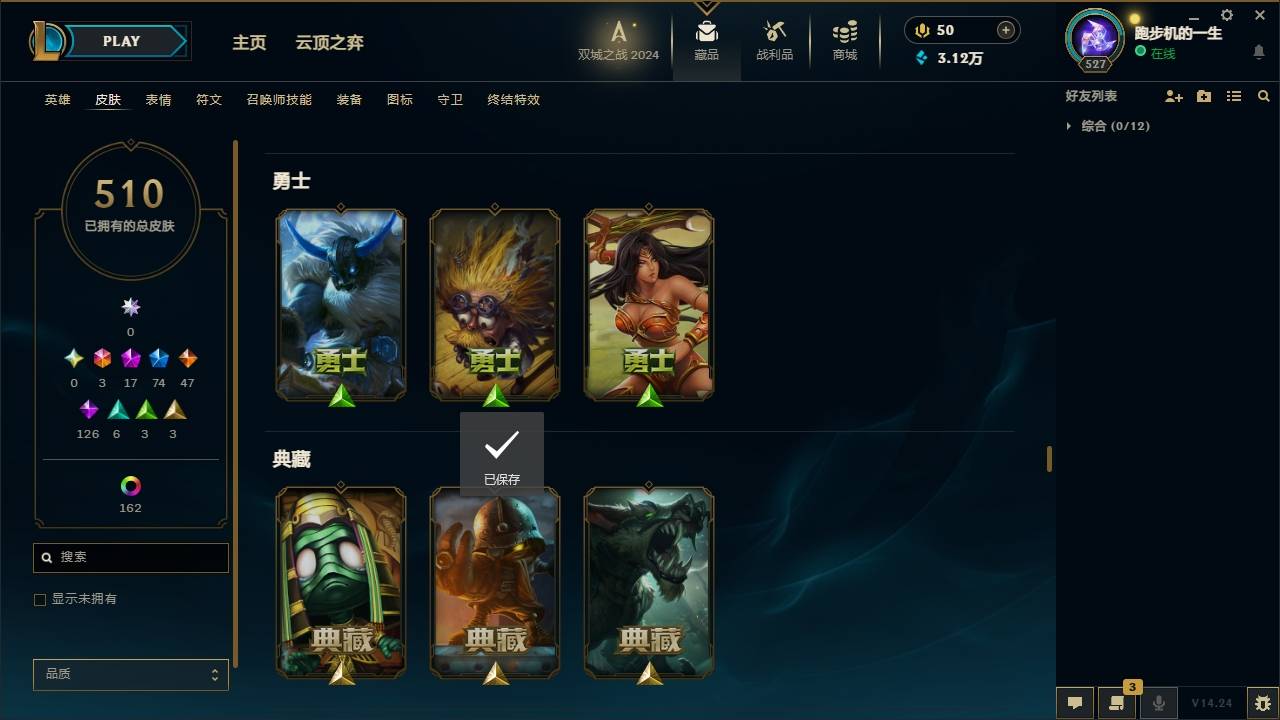Image resolution: width=1280 pixels, height=720 pixels.
Task: Open the 云顶之弈 menu item
Action: 330,43
